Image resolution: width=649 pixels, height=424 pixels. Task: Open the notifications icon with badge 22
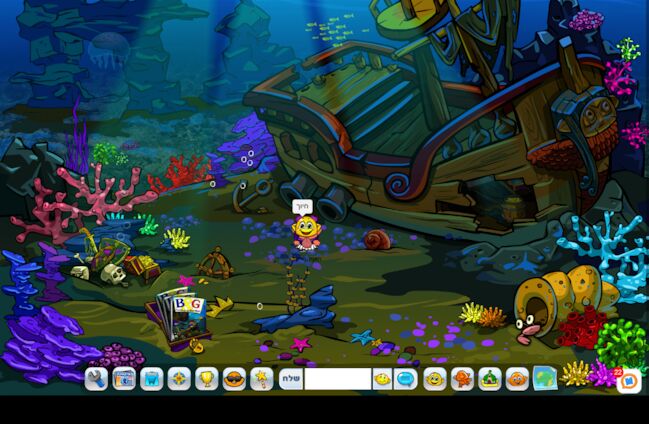pyautogui.click(x=628, y=381)
